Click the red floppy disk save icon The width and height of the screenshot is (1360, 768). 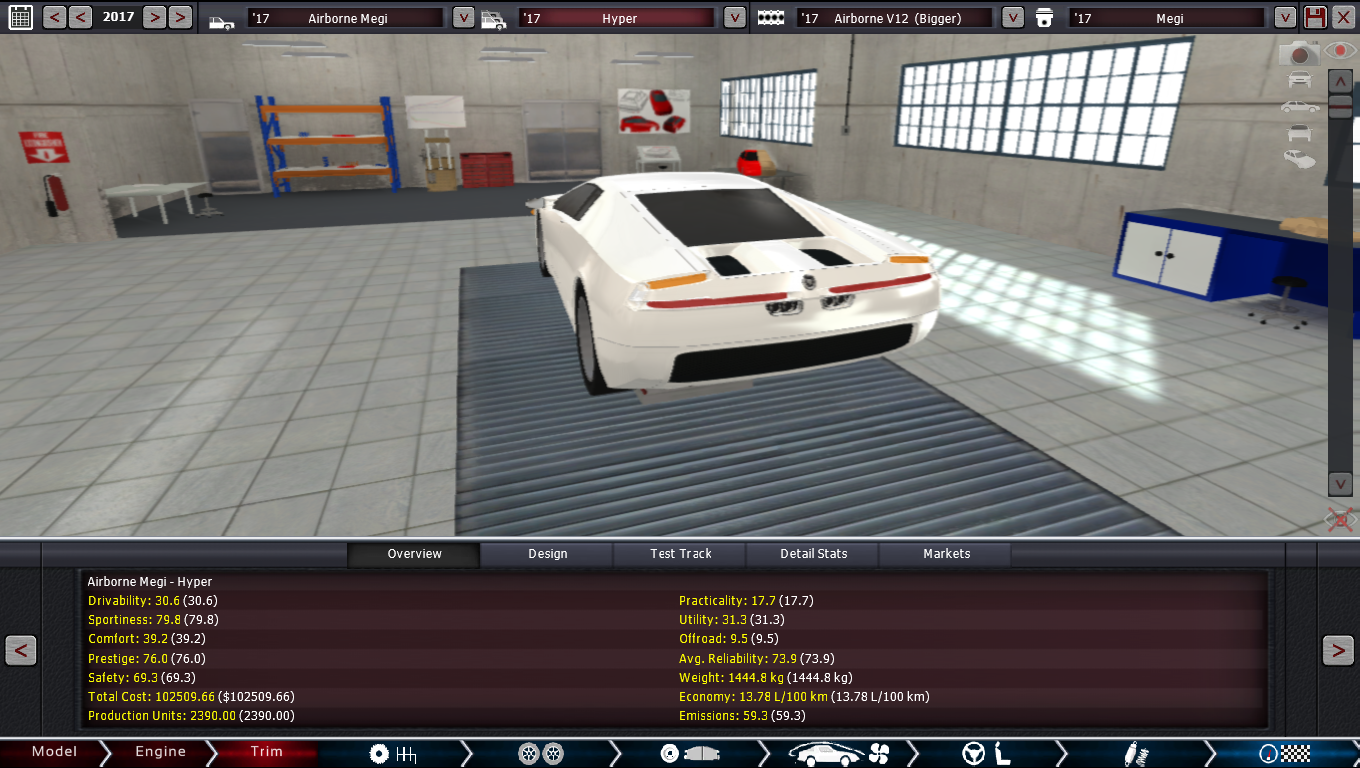click(1316, 17)
